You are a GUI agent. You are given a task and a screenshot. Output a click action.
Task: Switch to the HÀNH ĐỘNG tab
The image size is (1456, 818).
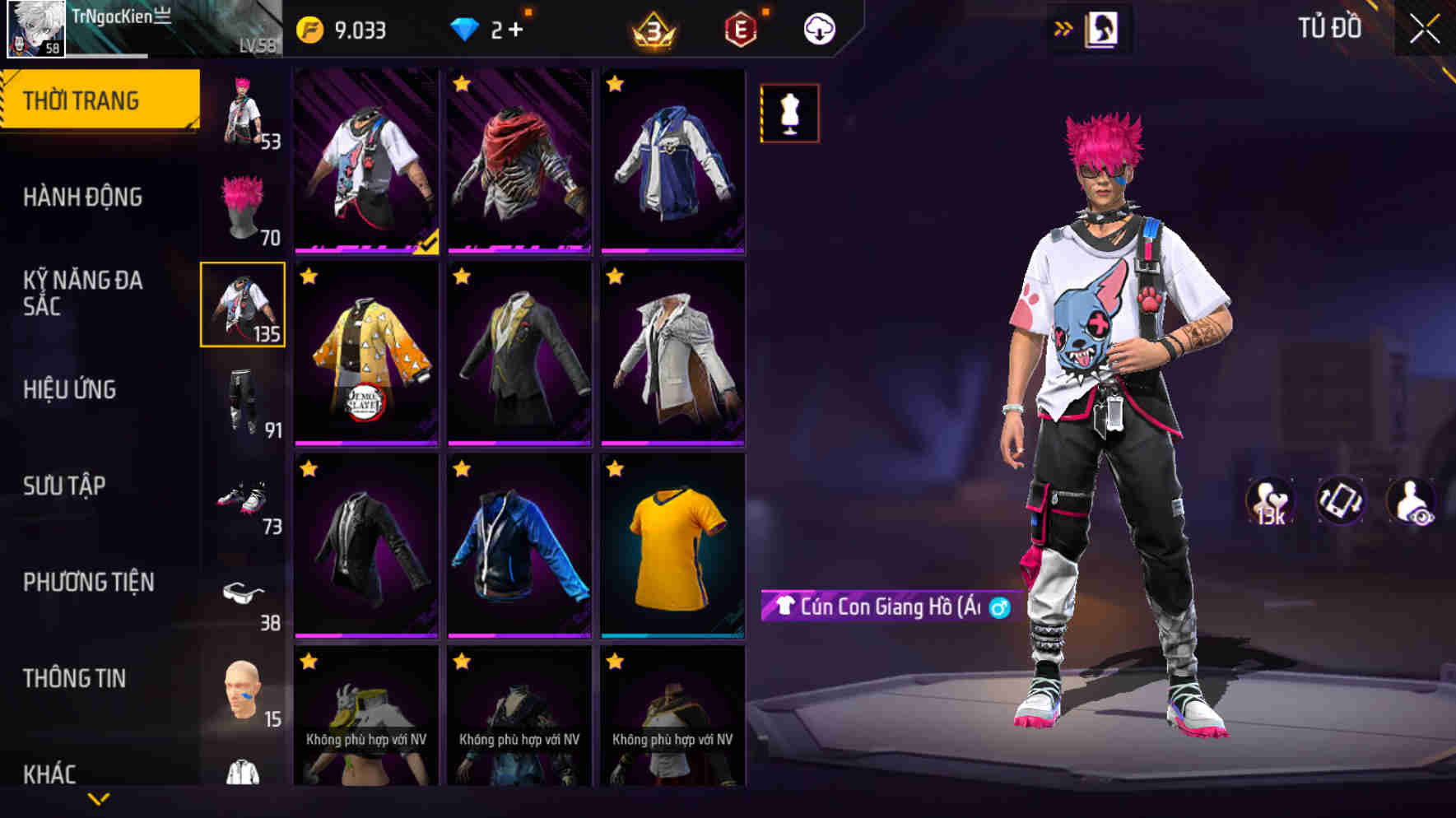click(82, 198)
